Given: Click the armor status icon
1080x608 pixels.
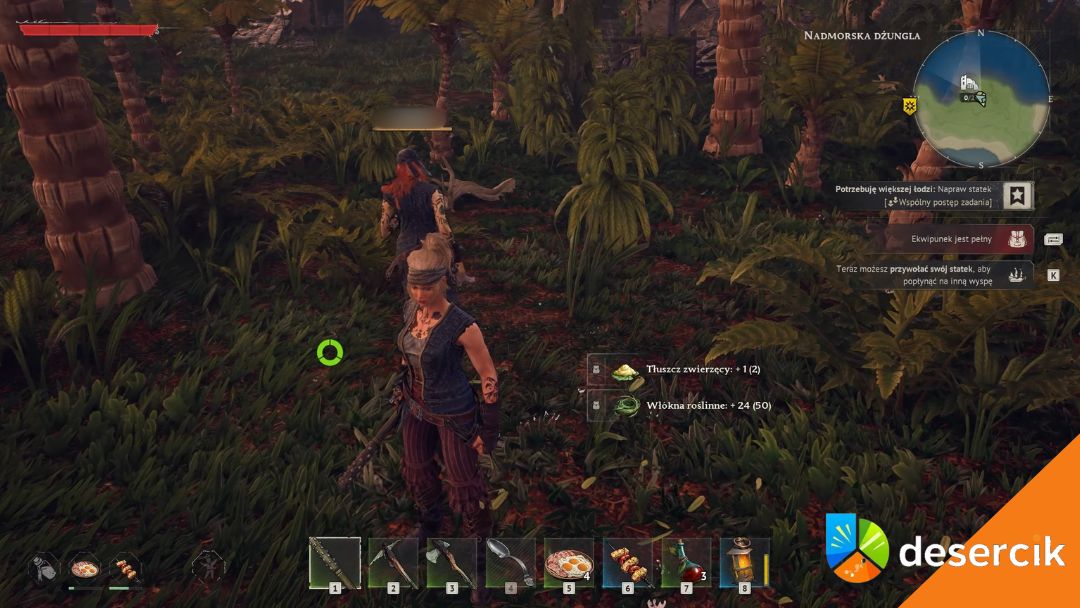Looking at the screenshot, I should 44,568.
